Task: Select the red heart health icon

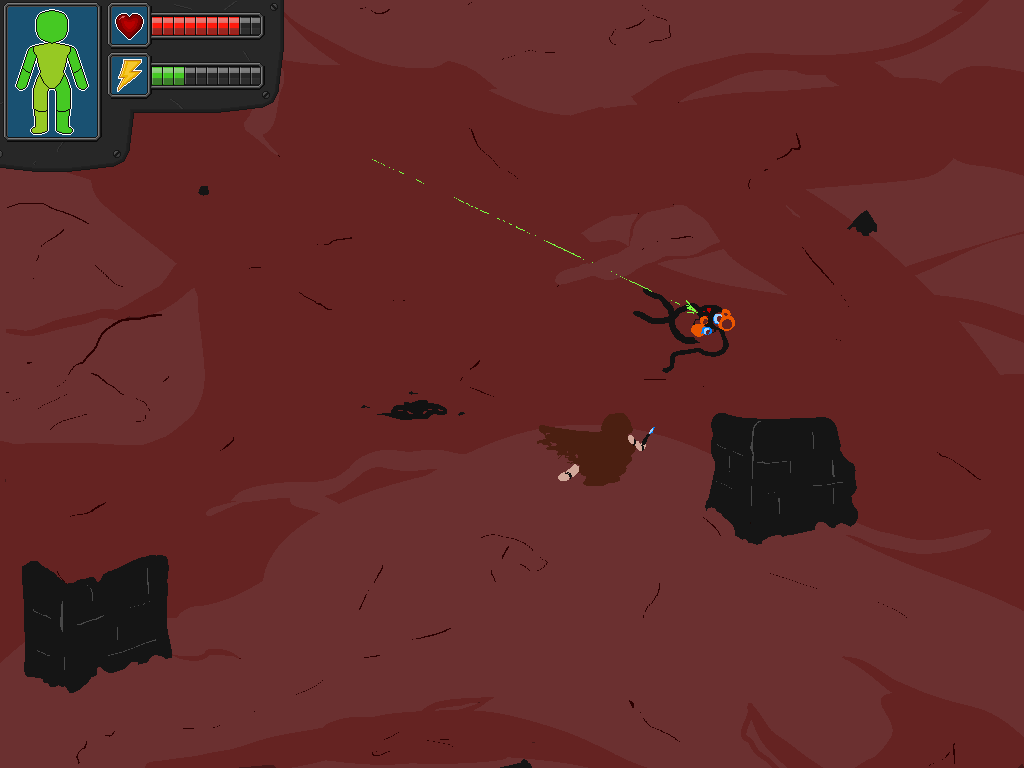Action: (x=129, y=25)
